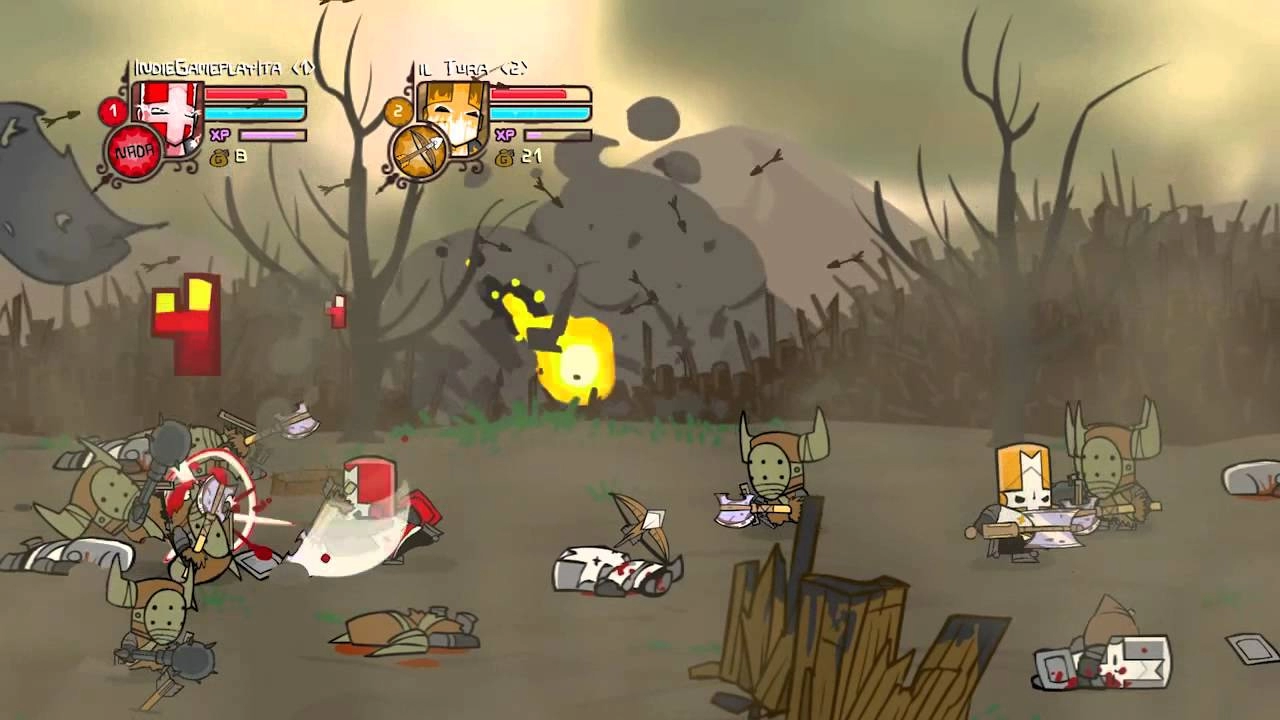Click the red knight player portrait
1280x720 pixels.
coord(172,117)
